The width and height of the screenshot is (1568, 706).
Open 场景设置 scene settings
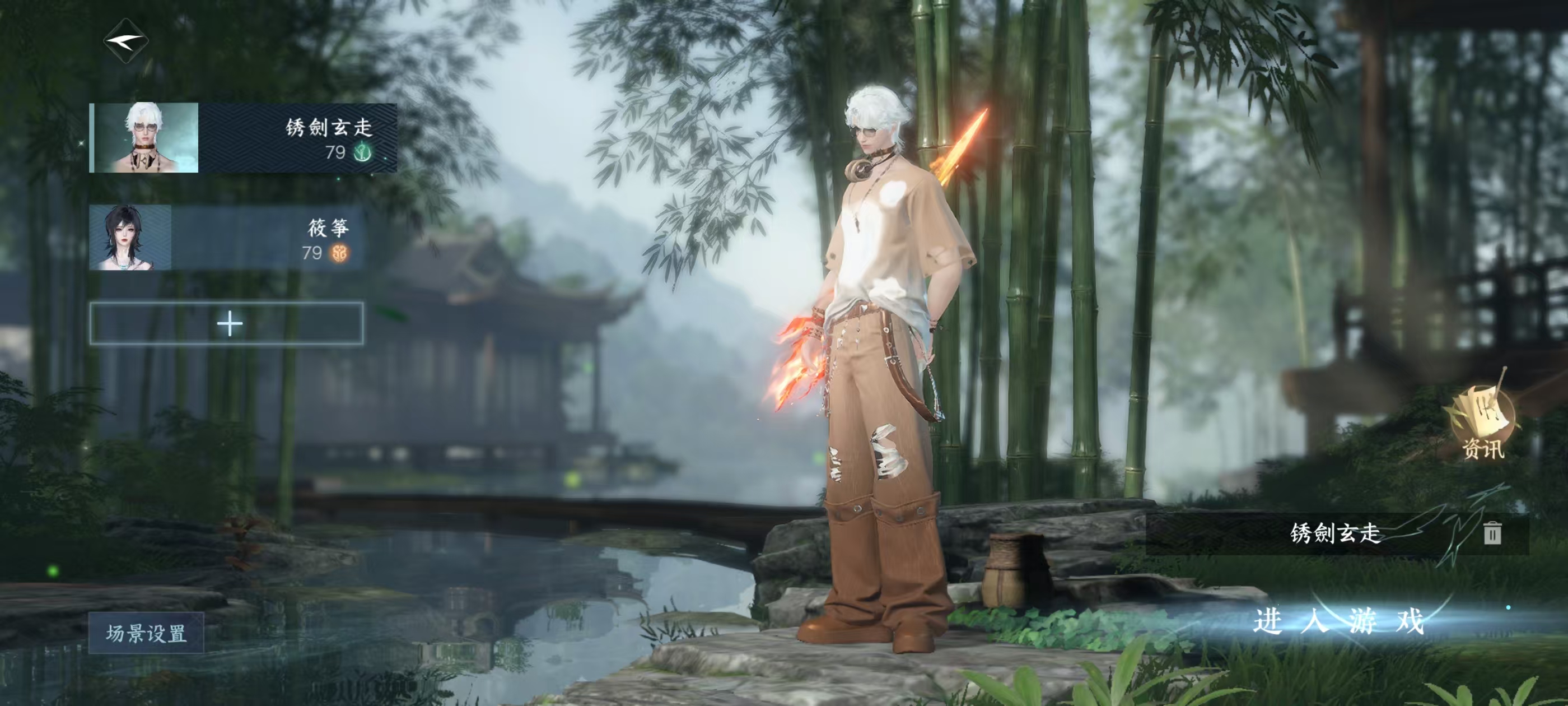tap(146, 633)
